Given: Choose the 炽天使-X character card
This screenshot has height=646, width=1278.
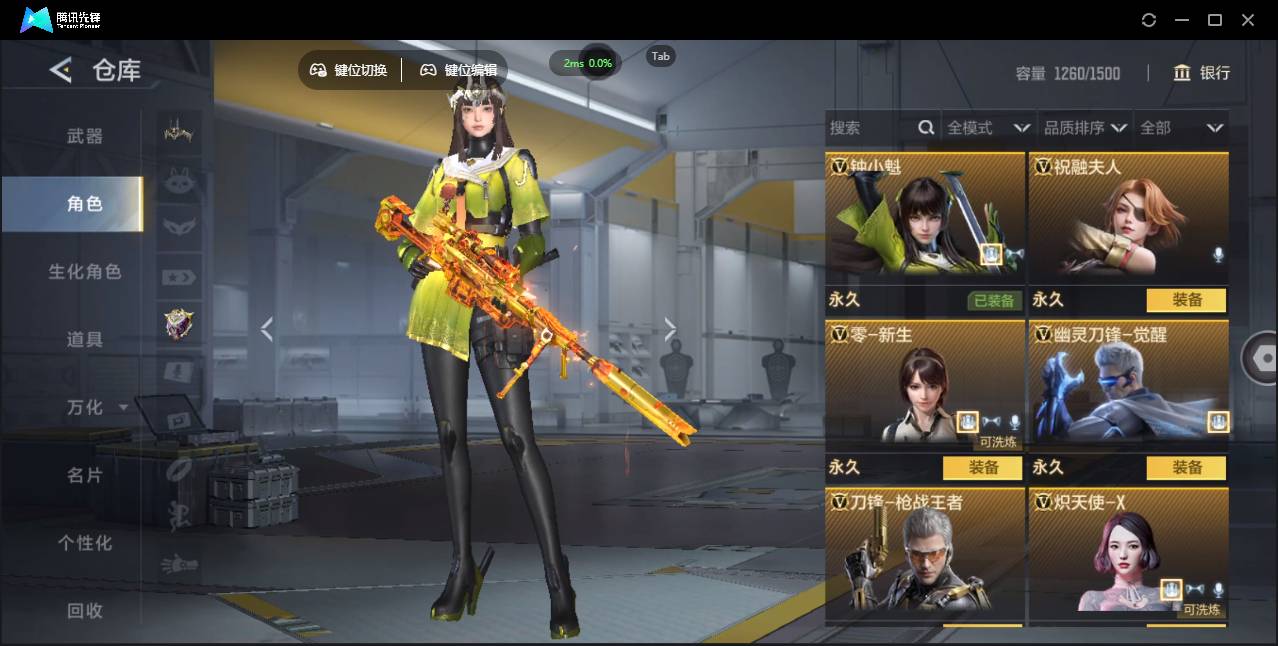Looking at the screenshot, I should click(1128, 553).
